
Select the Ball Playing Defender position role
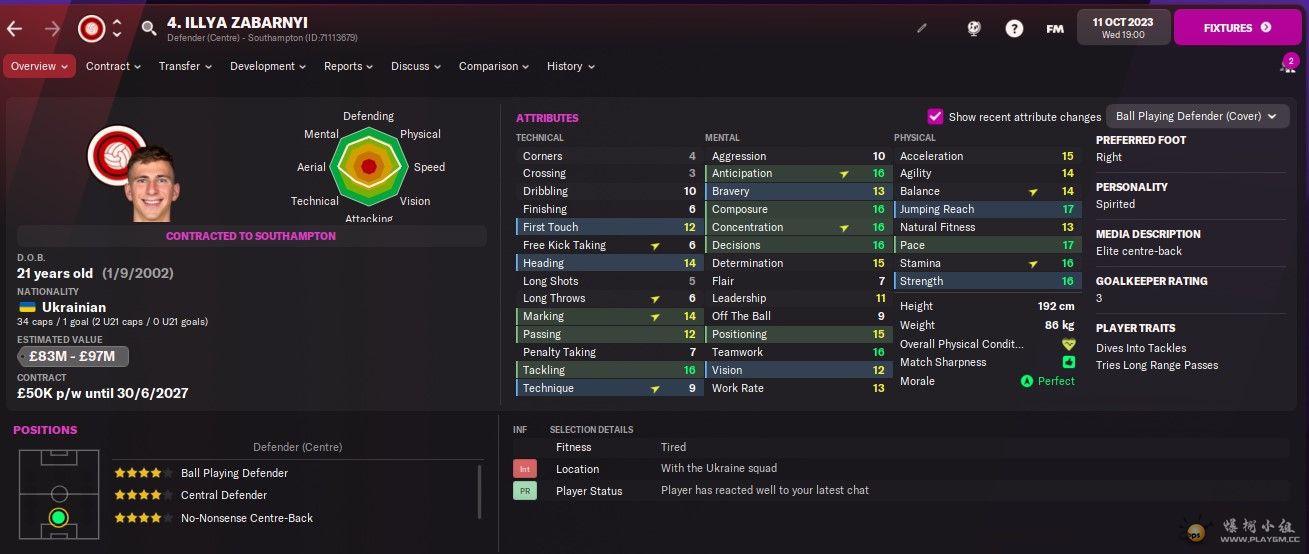tap(234, 473)
